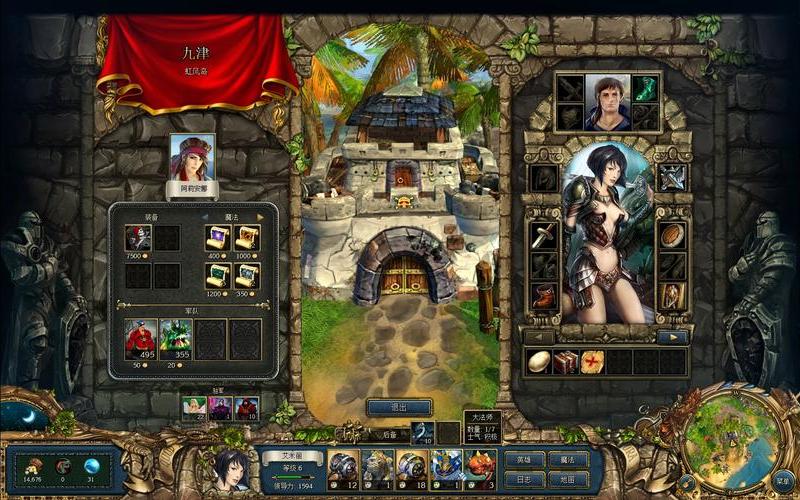
Task: Open the 地图 map button
Action: tap(567, 478)
